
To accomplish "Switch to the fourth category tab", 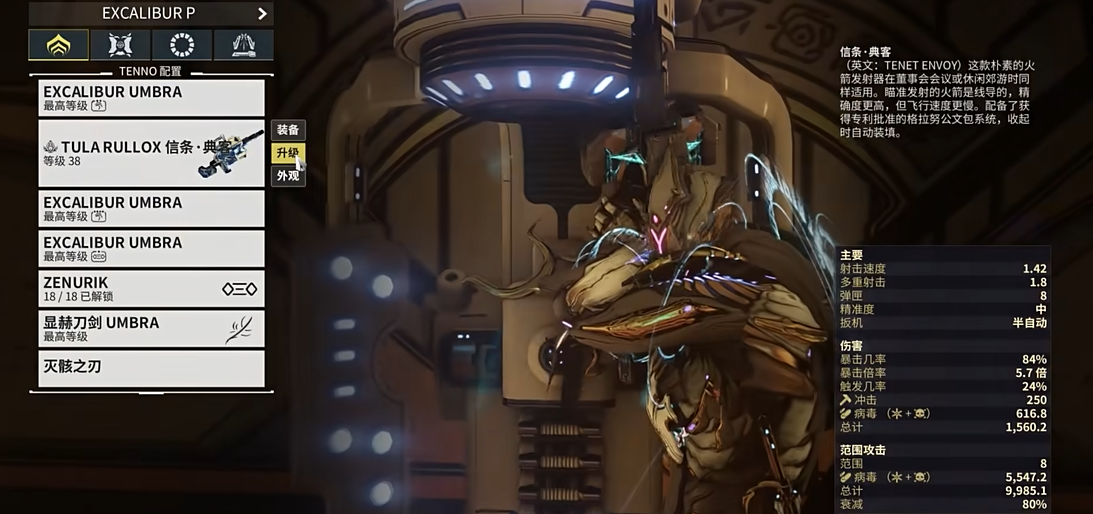I will click(243, 45).
